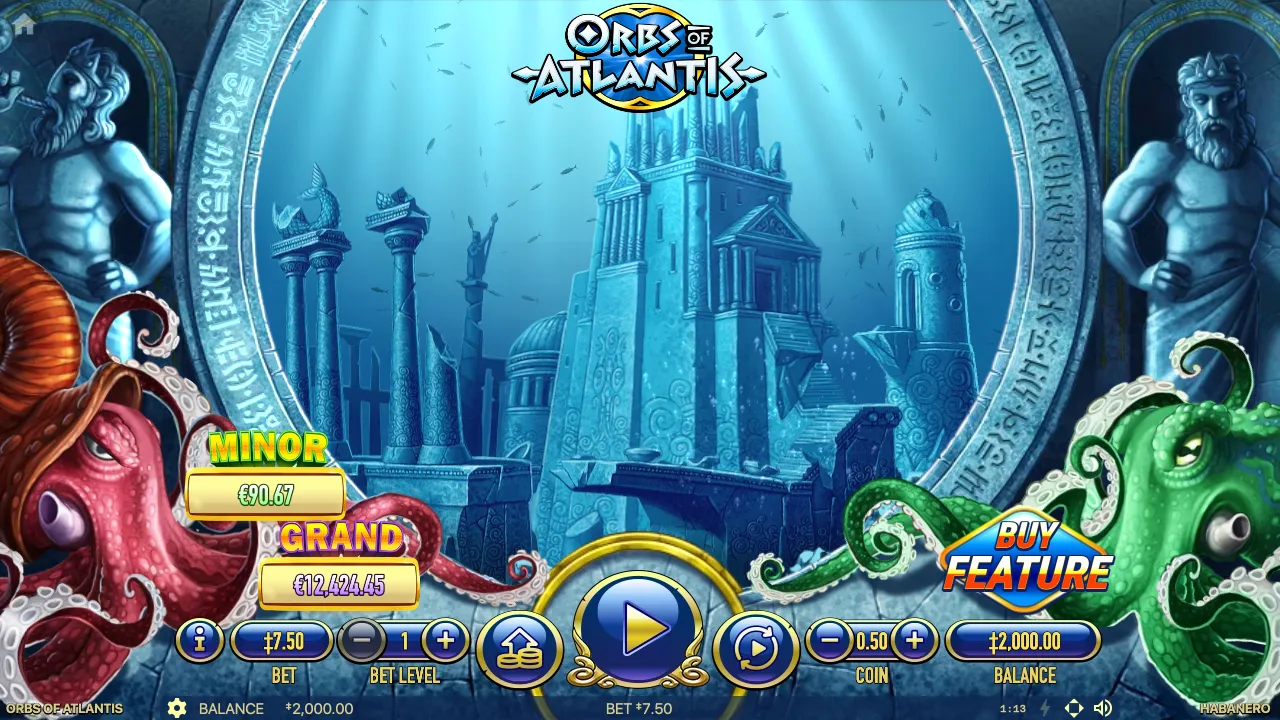Click the Balance field showing 2,000.00

[1023, 641]
